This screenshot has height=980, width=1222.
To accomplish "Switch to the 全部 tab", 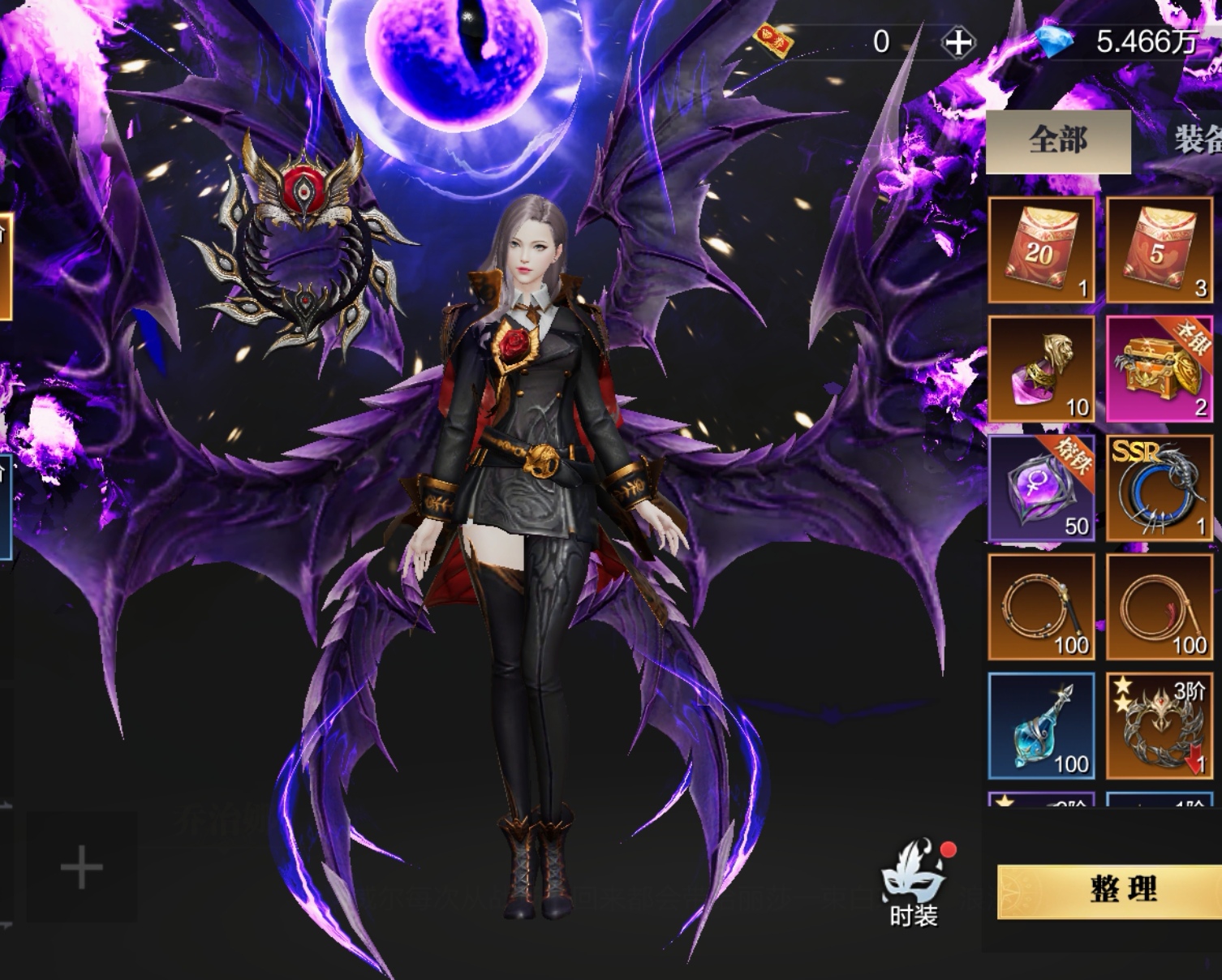I will [1058, 141].
